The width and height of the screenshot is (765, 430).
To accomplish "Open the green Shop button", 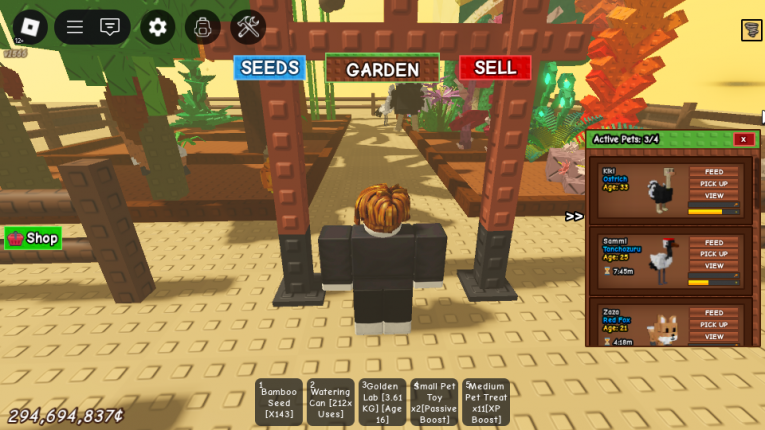I will point(33,238).
